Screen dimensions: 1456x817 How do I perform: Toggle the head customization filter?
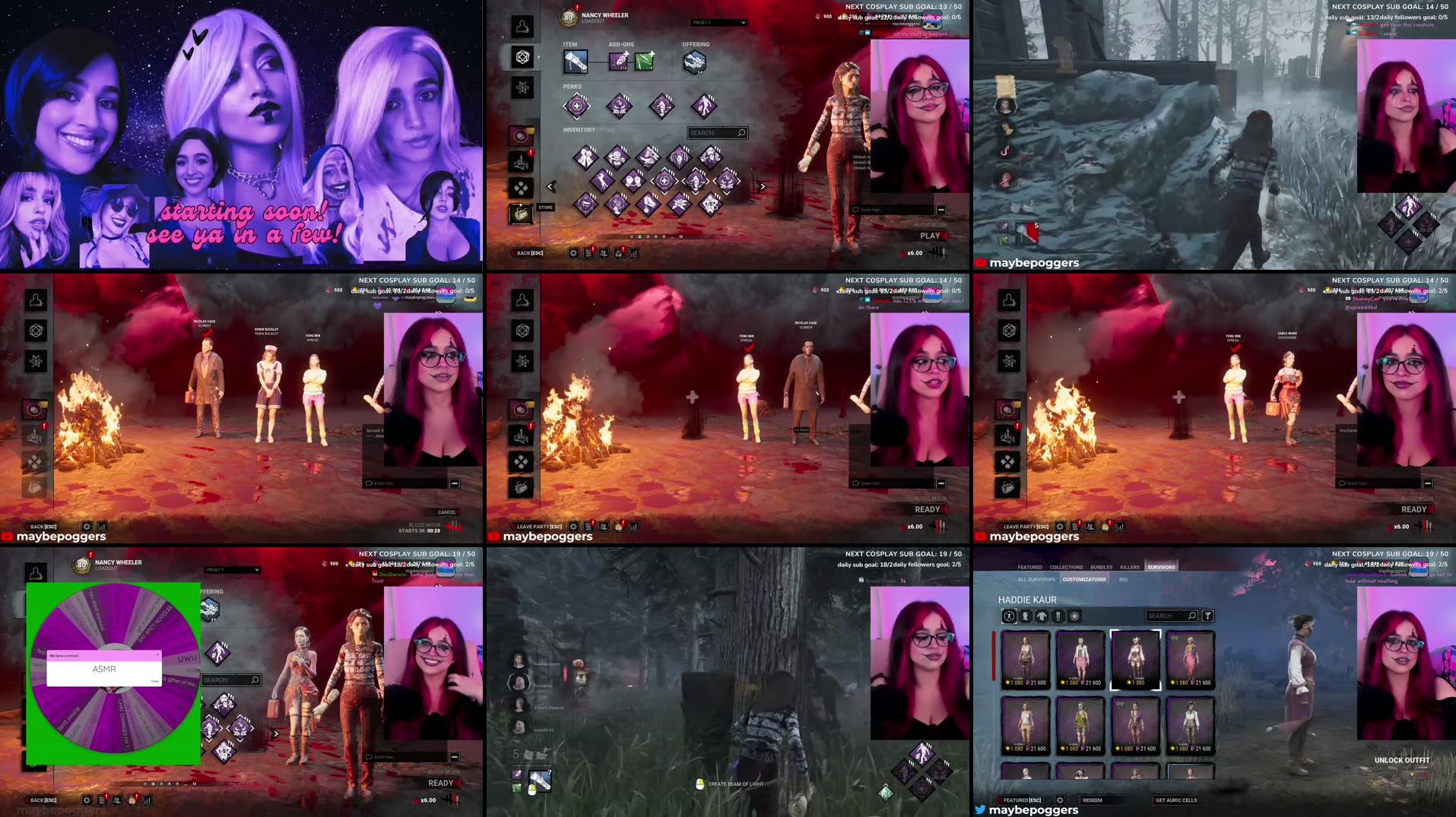click(1026, 616)
